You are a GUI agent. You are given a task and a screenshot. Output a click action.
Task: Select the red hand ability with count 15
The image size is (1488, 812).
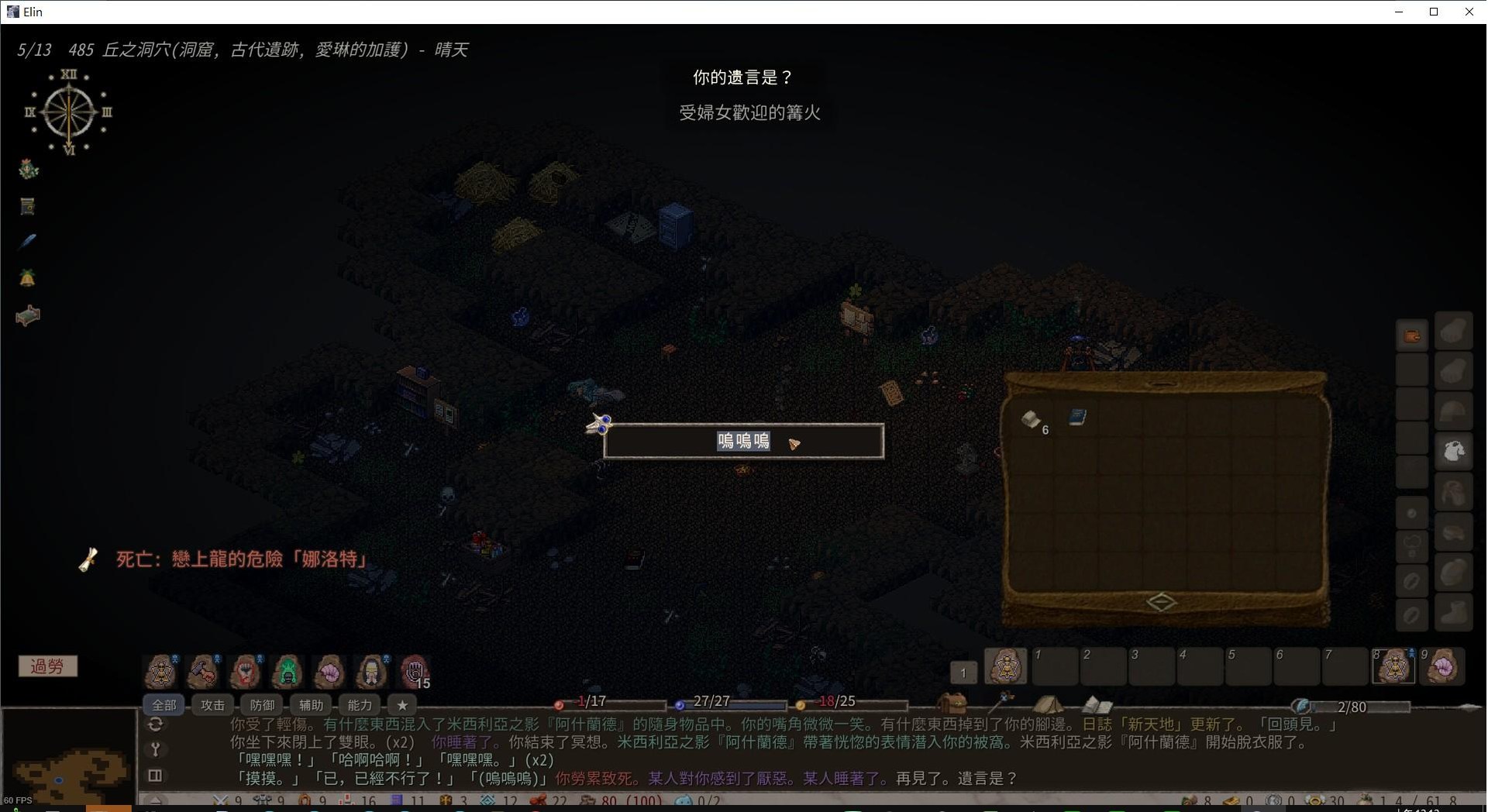point(415,671)
